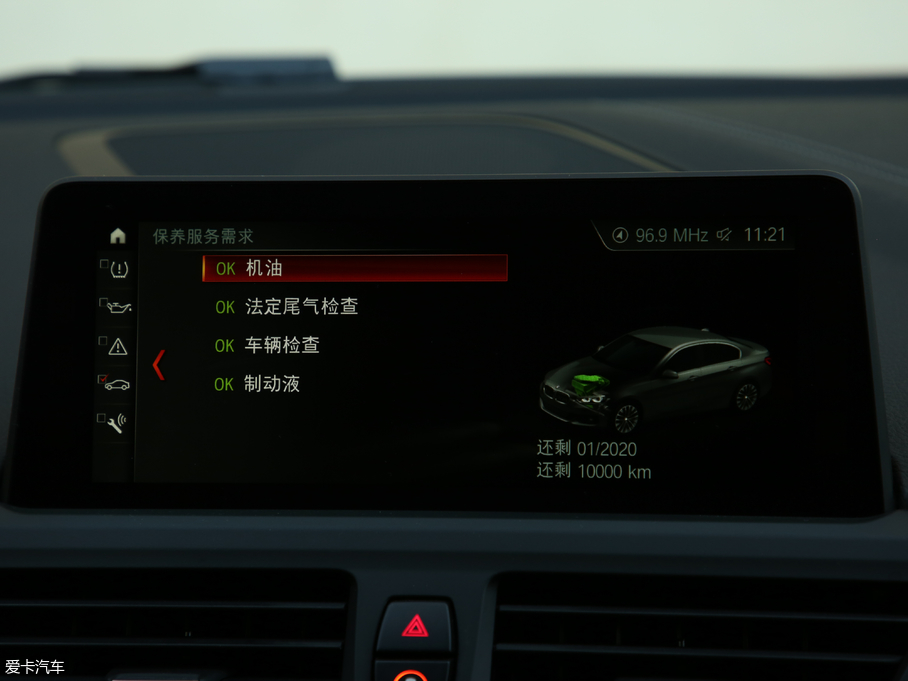The image size is (908, 681).
Task: Choose the 车辆检查 vehicle check entry
Action: 282,346
